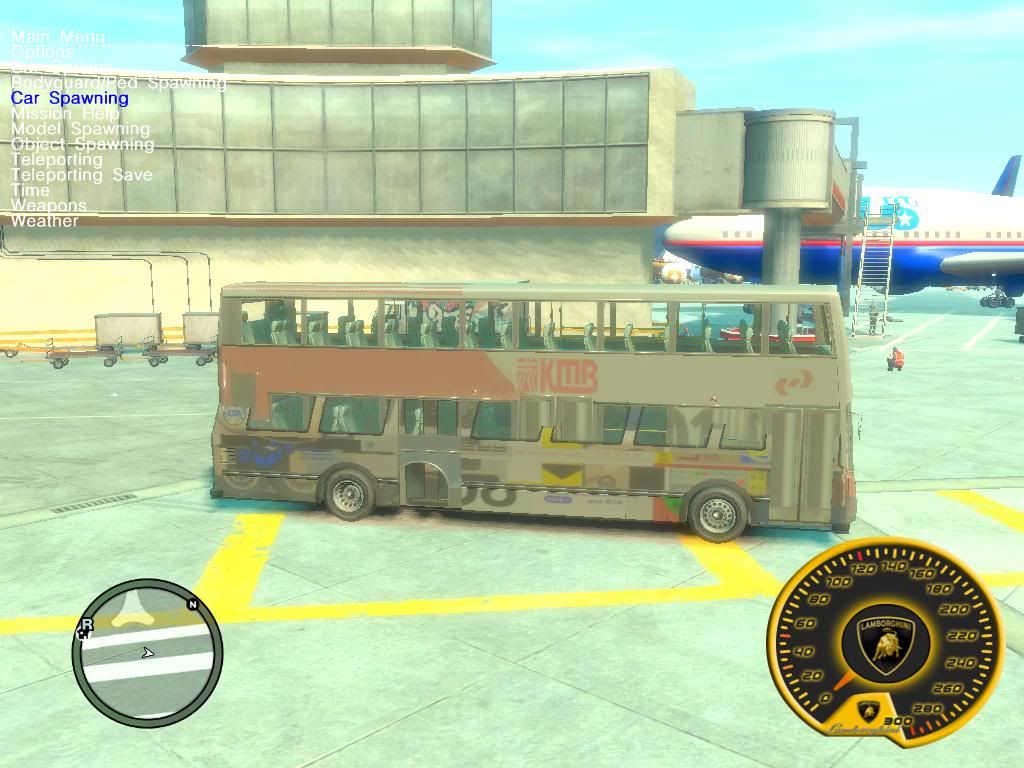Click the circular radar minimap
The image size is (1024, 768).
147,653
